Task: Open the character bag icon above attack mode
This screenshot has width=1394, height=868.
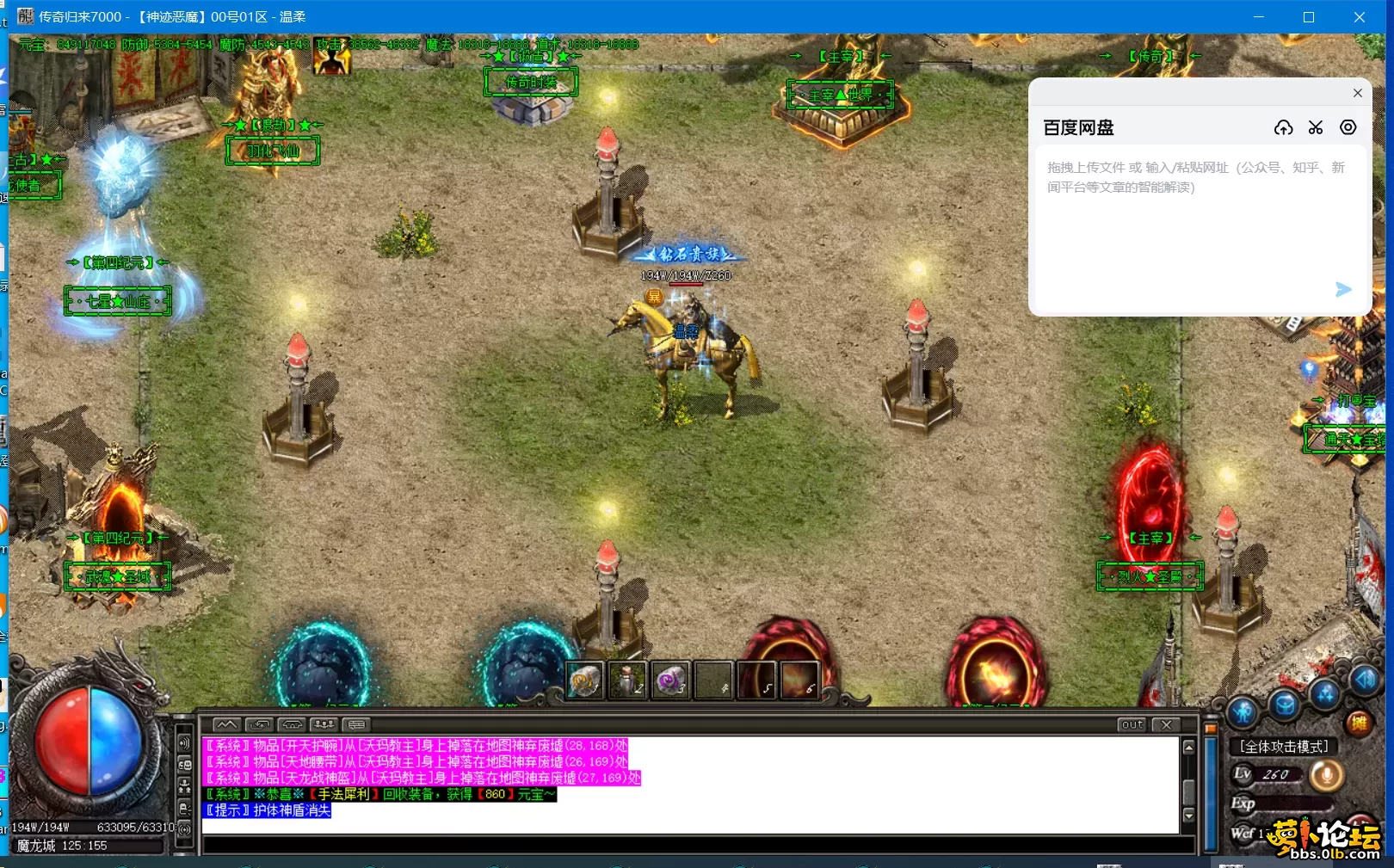Action: (x=1283, y=703)
